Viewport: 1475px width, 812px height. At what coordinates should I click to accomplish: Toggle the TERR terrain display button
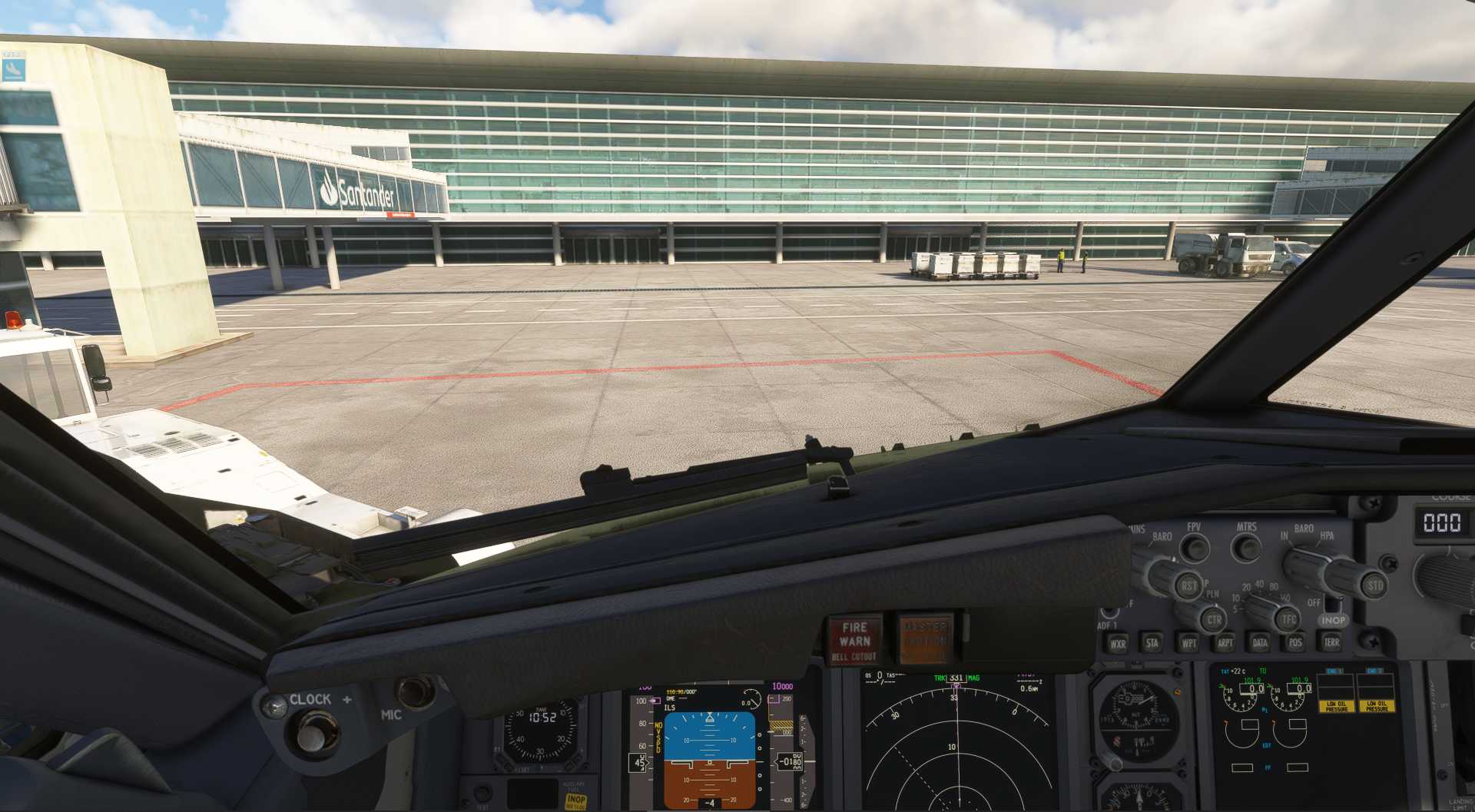click(x=1331, y=642)
